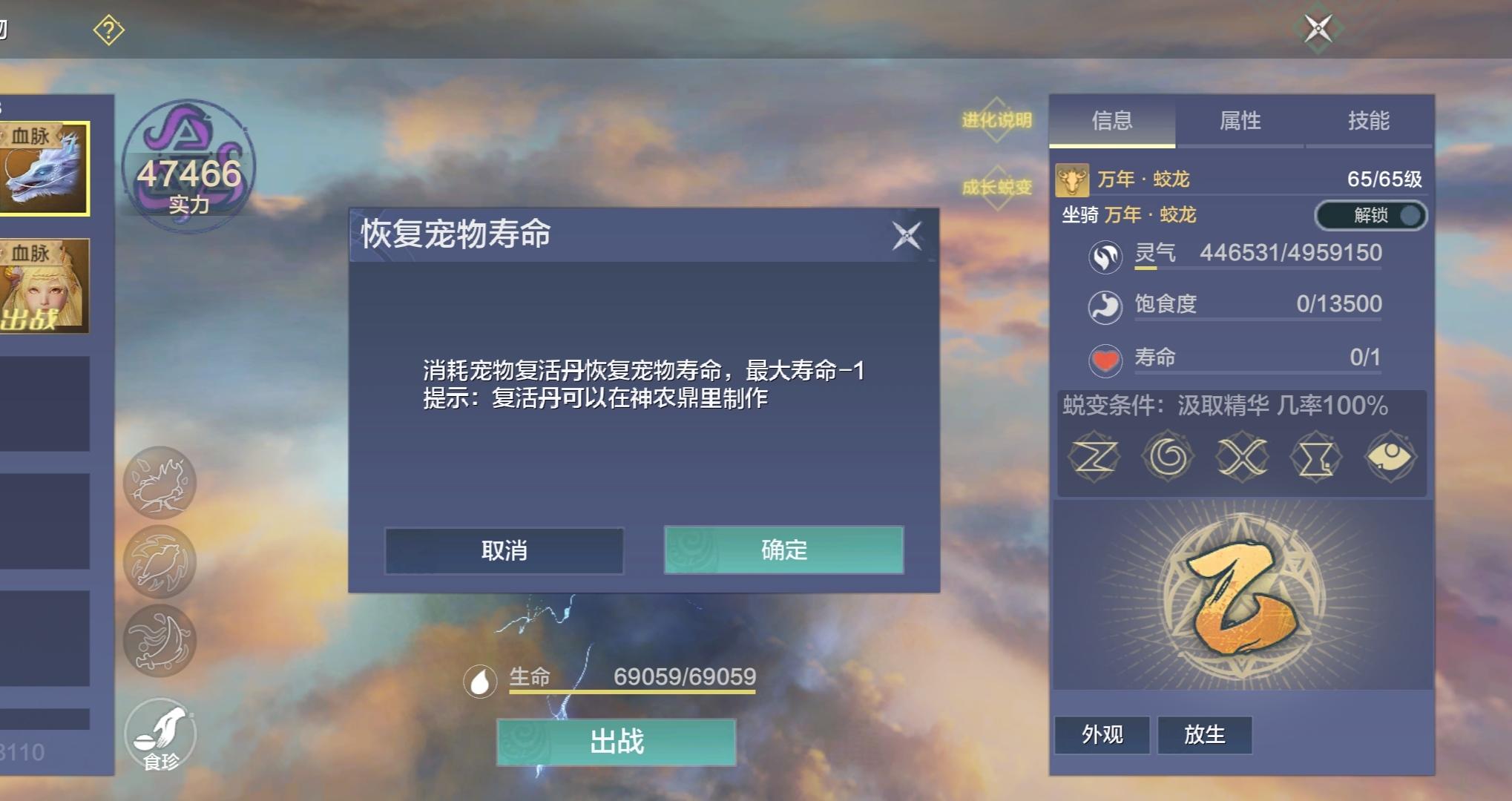Screen dimensions: 1512x801
Task: Open the pet evolution condition first rune icon
Action: [x=1094, y=458]
